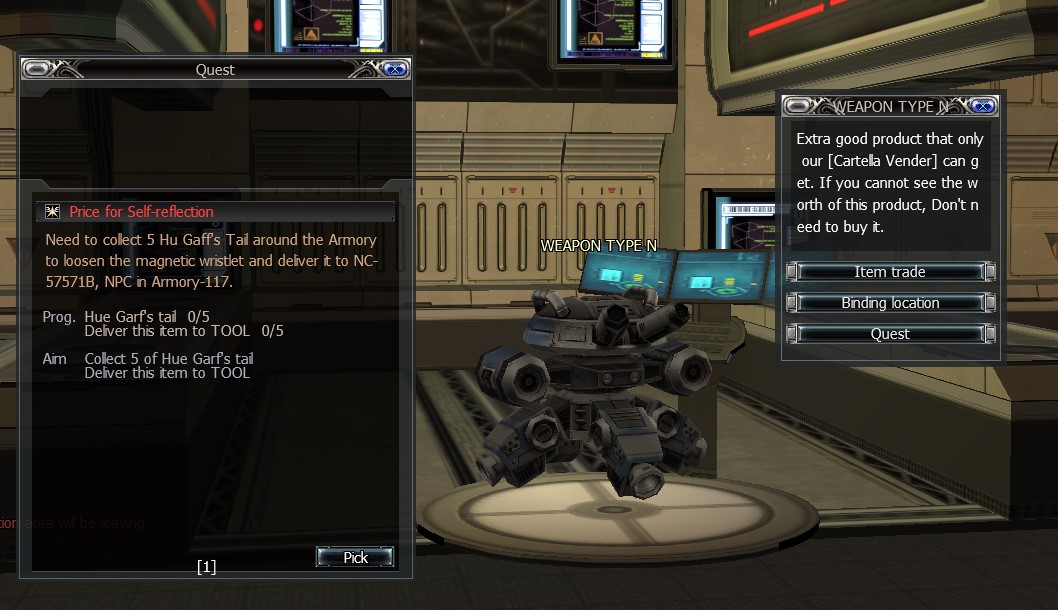Close the Quest window

395,69
